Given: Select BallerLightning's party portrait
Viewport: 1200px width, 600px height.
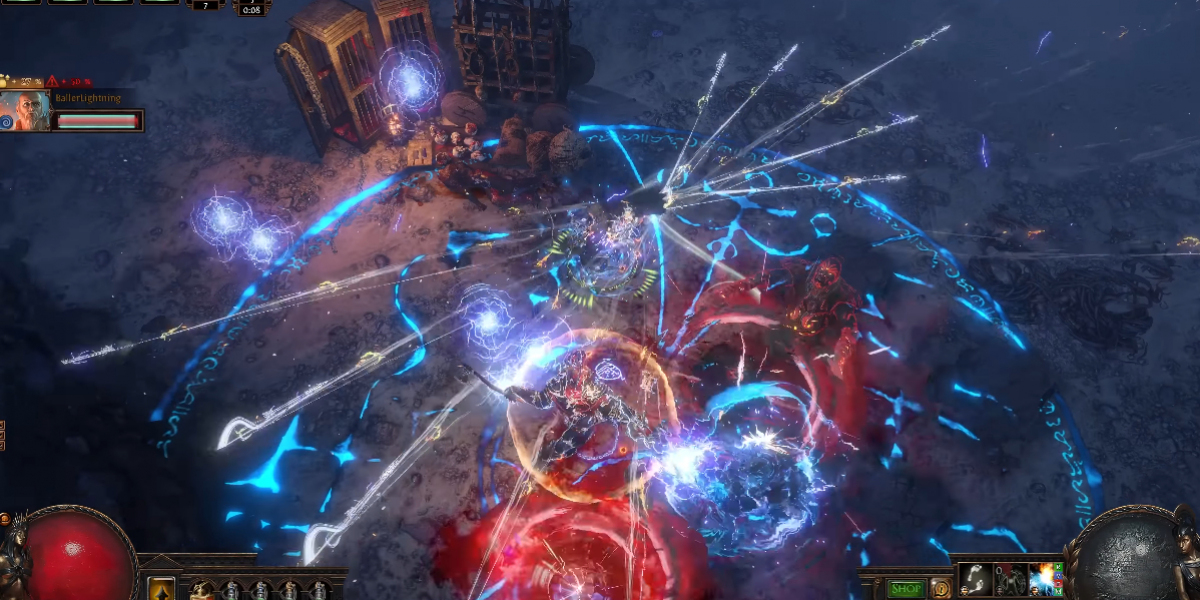Looking at the screenshot, I should [25, 111].
